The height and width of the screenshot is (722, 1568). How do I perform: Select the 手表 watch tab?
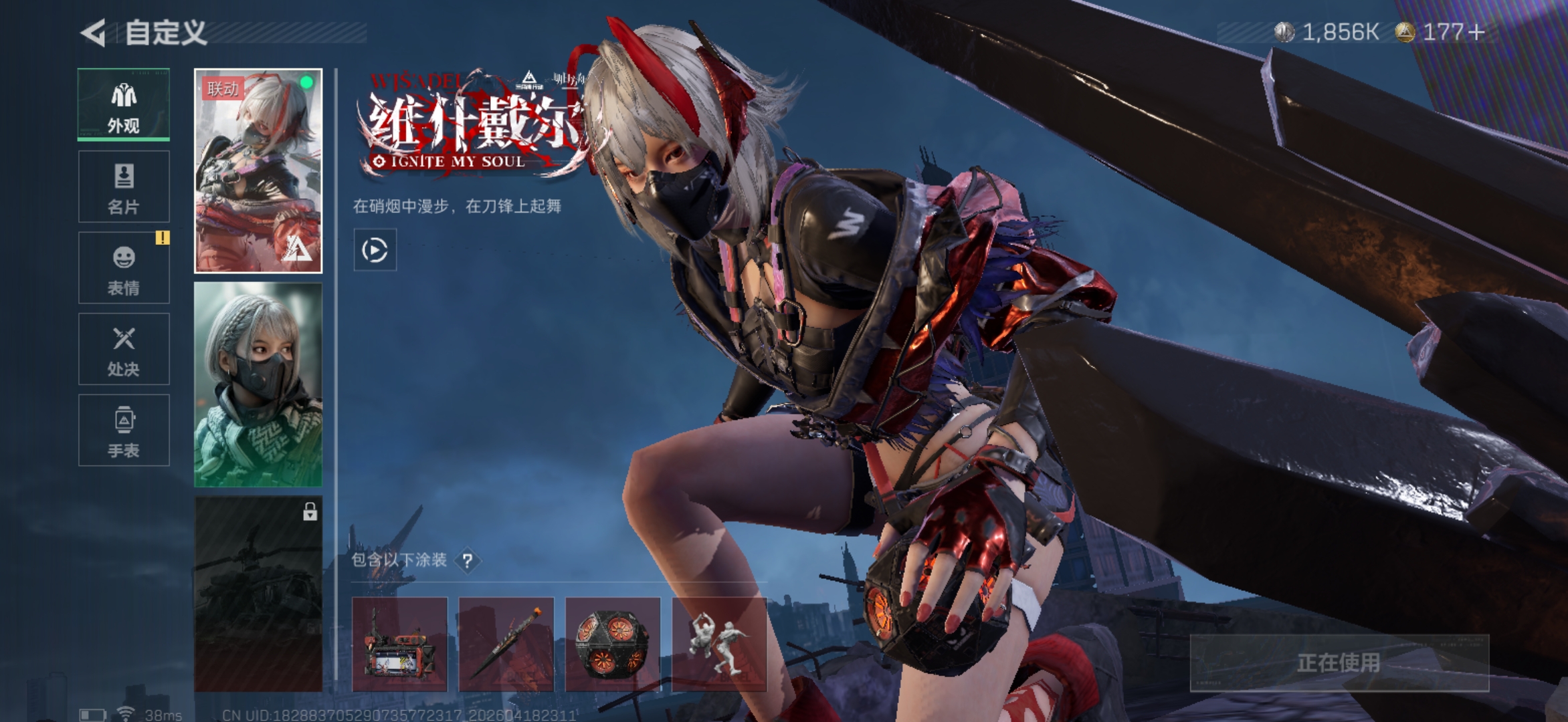124,430
